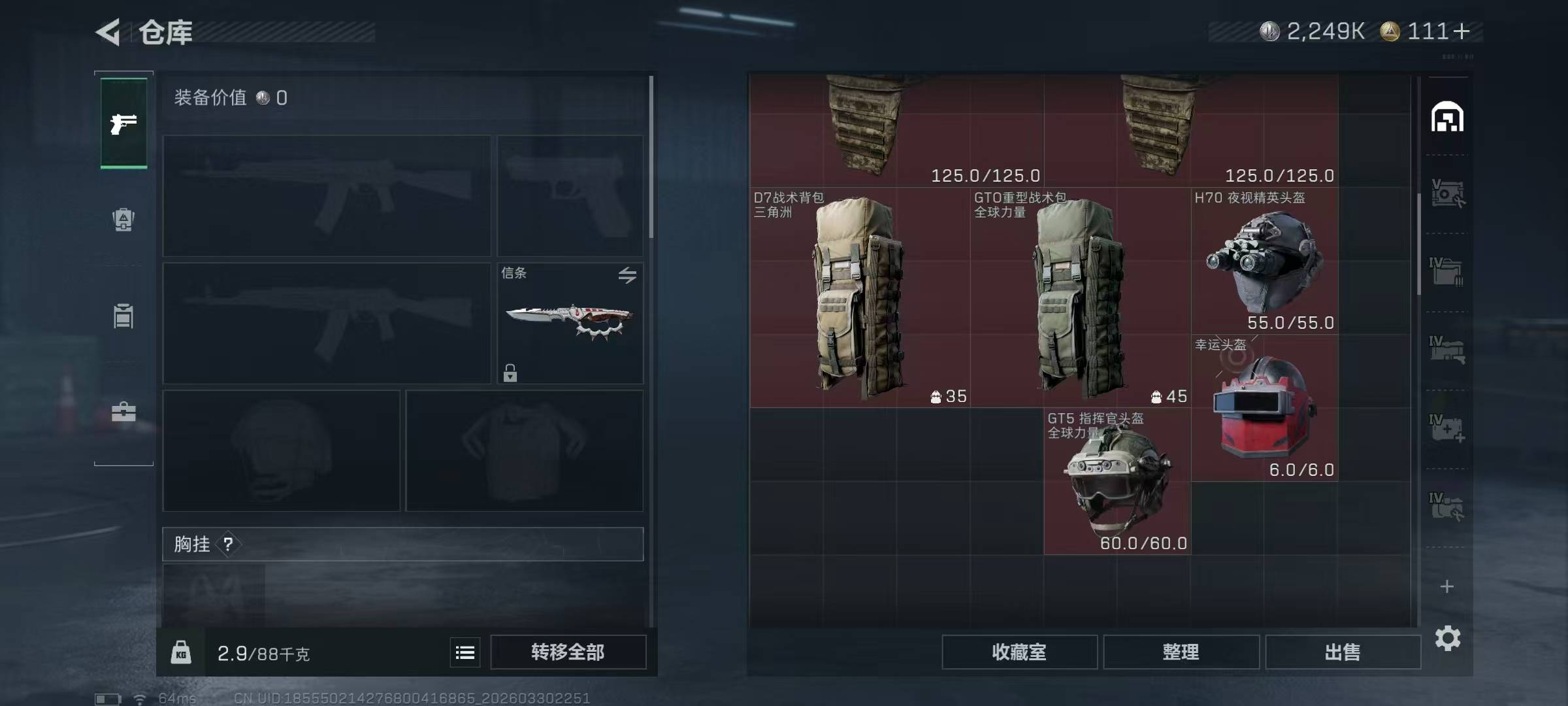1568x706 pixels.
Task: Open the 收藏室 collection room
Action: [1019, 652]
